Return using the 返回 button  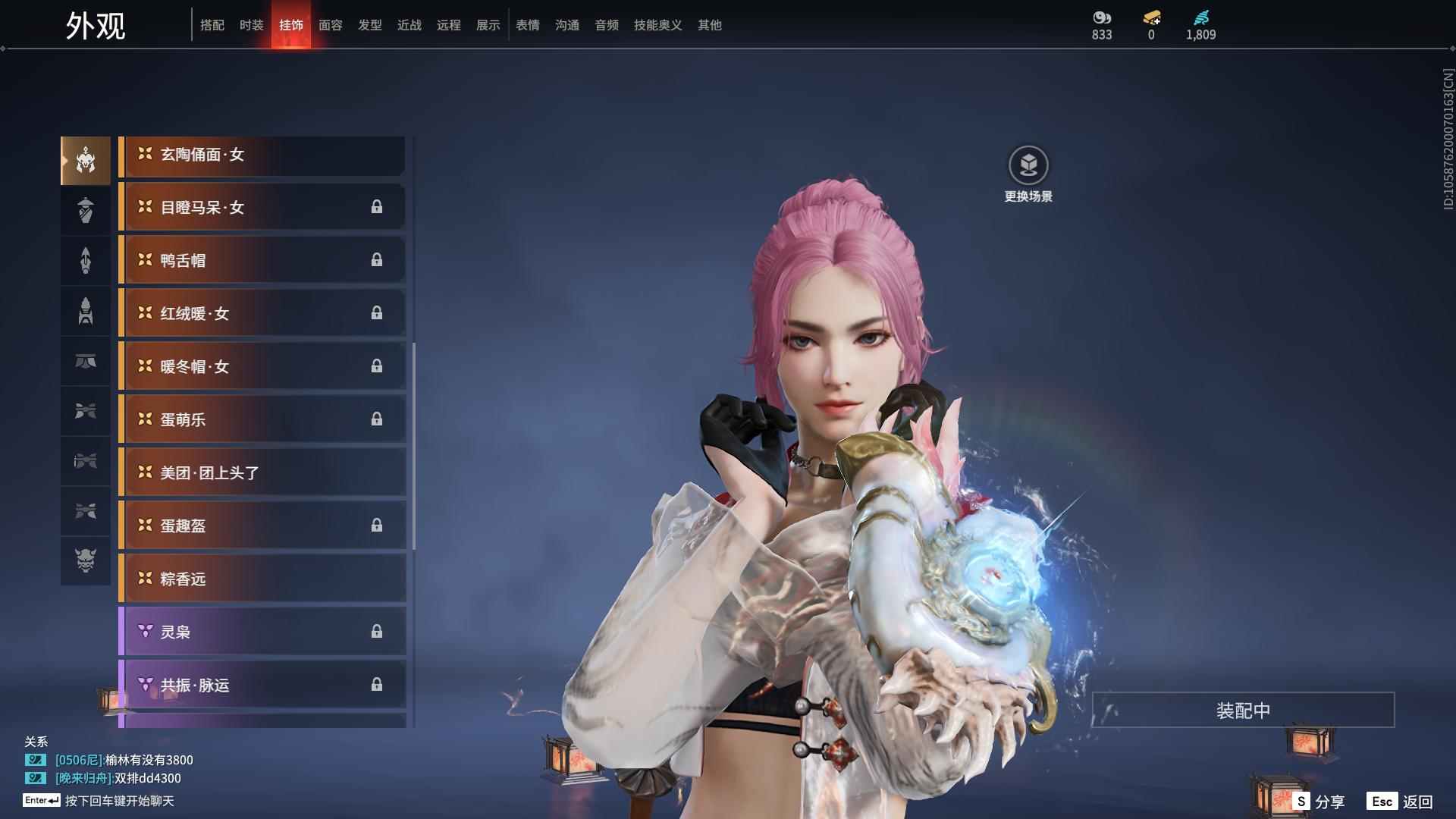tap(1400, 802)
